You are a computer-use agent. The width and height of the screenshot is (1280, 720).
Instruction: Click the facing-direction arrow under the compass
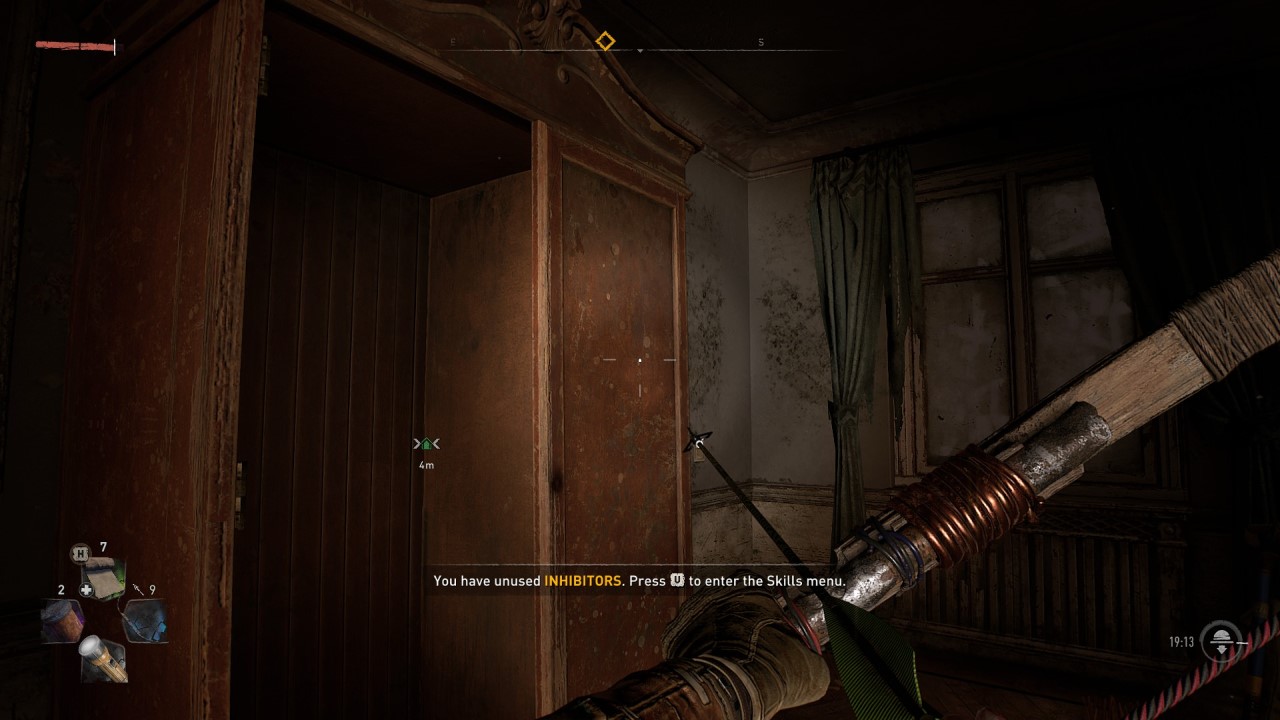coord(640,48)
